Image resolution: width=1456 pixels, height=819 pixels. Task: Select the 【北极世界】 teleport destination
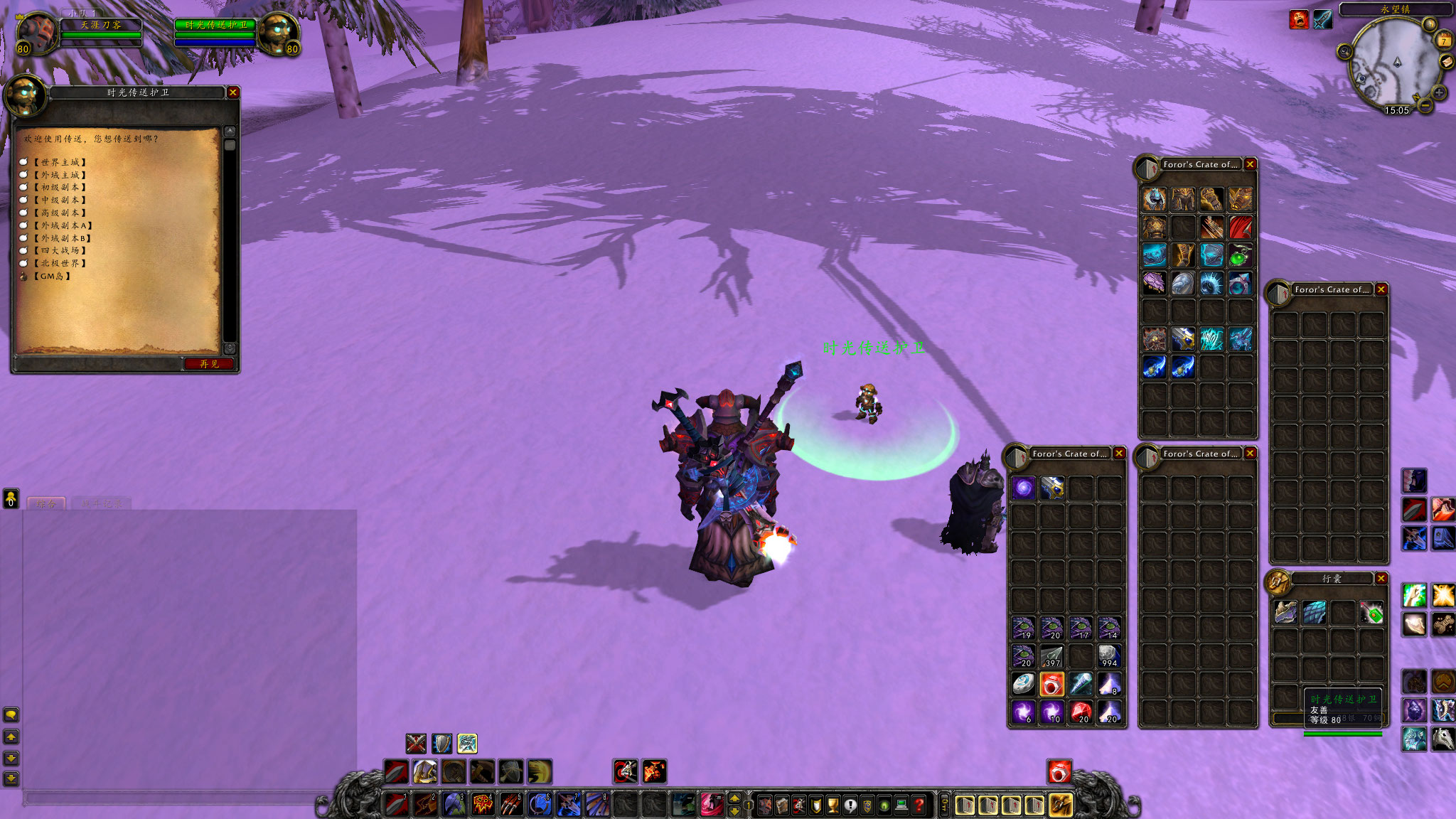coord(60,263)
